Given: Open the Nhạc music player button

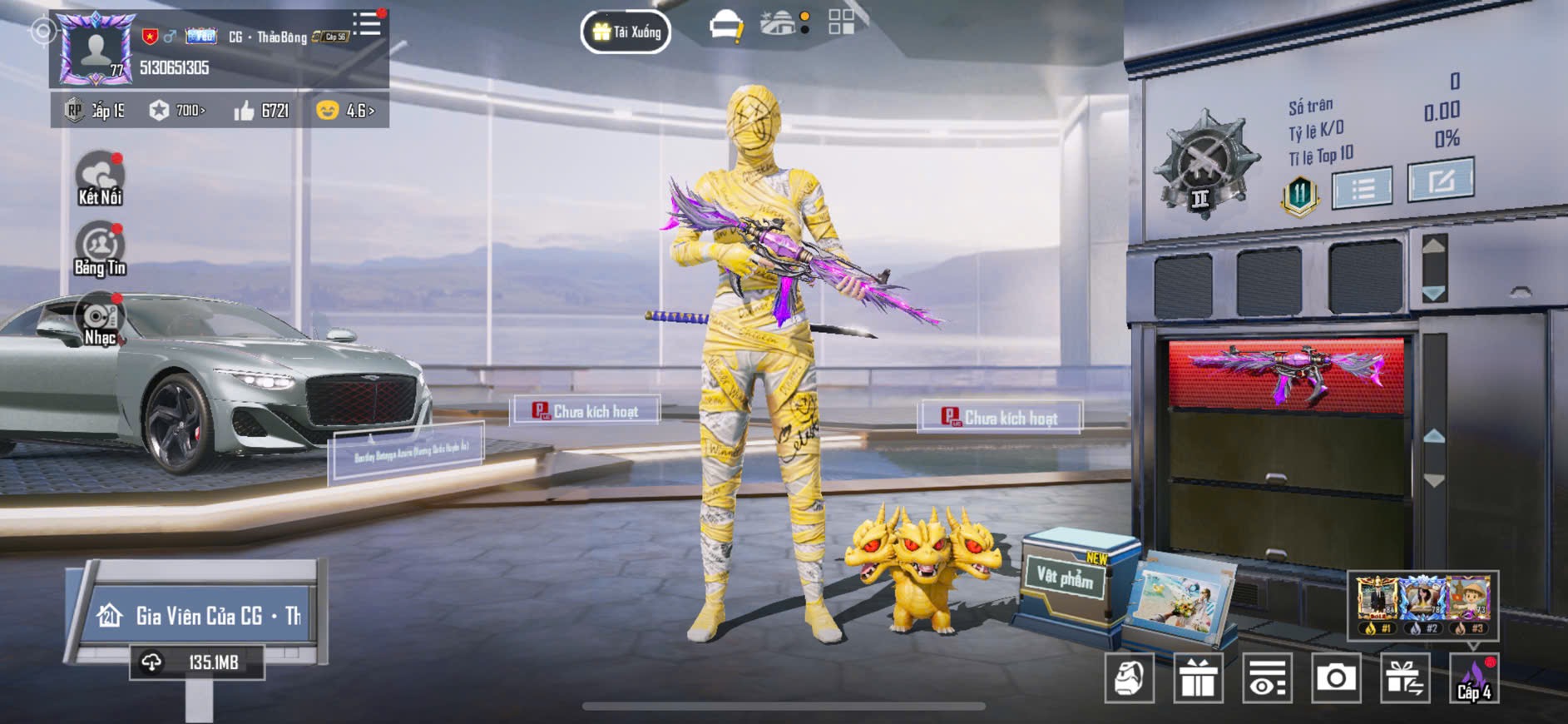Looking at the screenshot, I should pos(100,320).
